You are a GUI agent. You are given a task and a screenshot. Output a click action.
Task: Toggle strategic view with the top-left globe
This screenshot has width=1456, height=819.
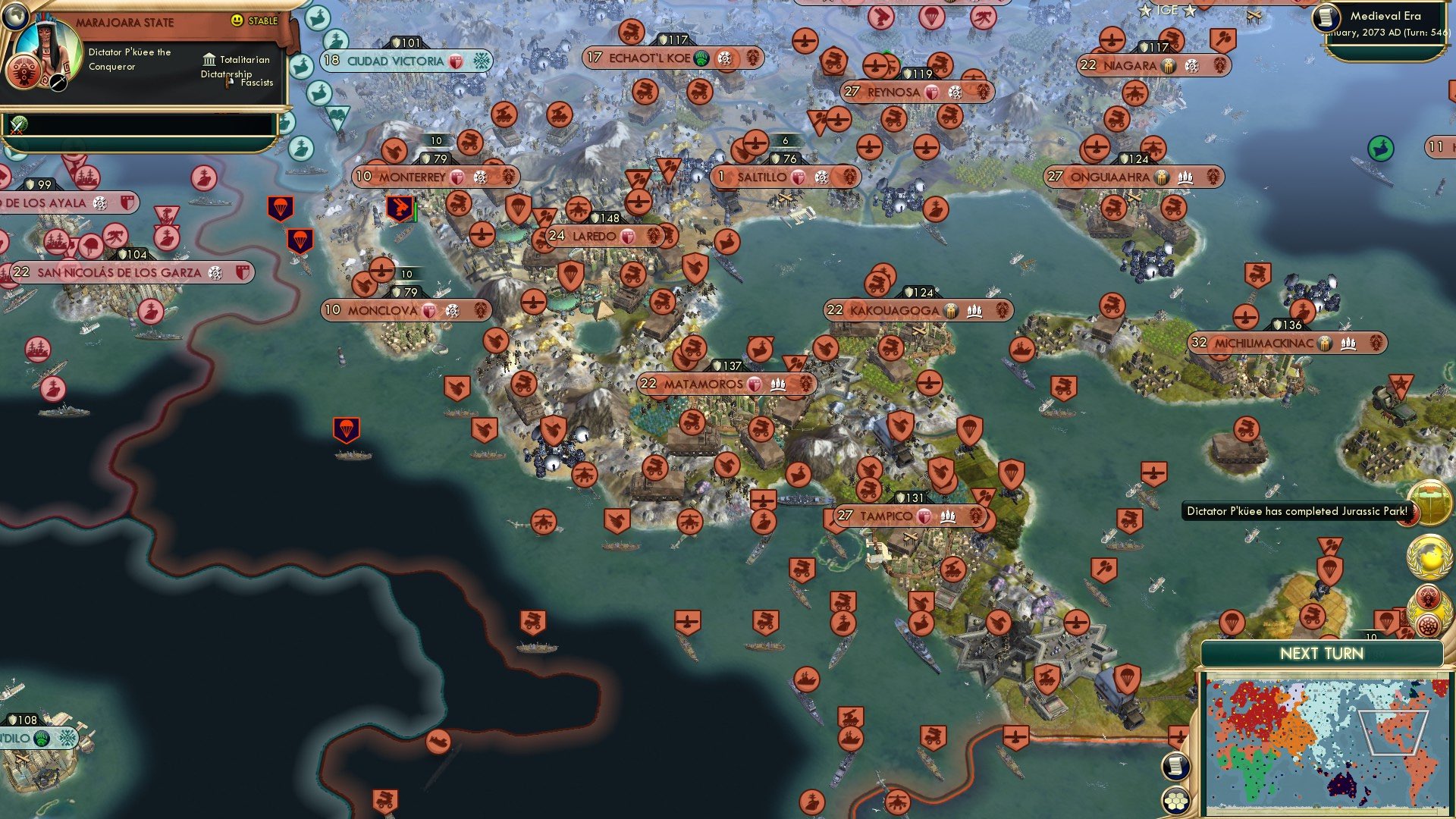(x=16, y=16)
